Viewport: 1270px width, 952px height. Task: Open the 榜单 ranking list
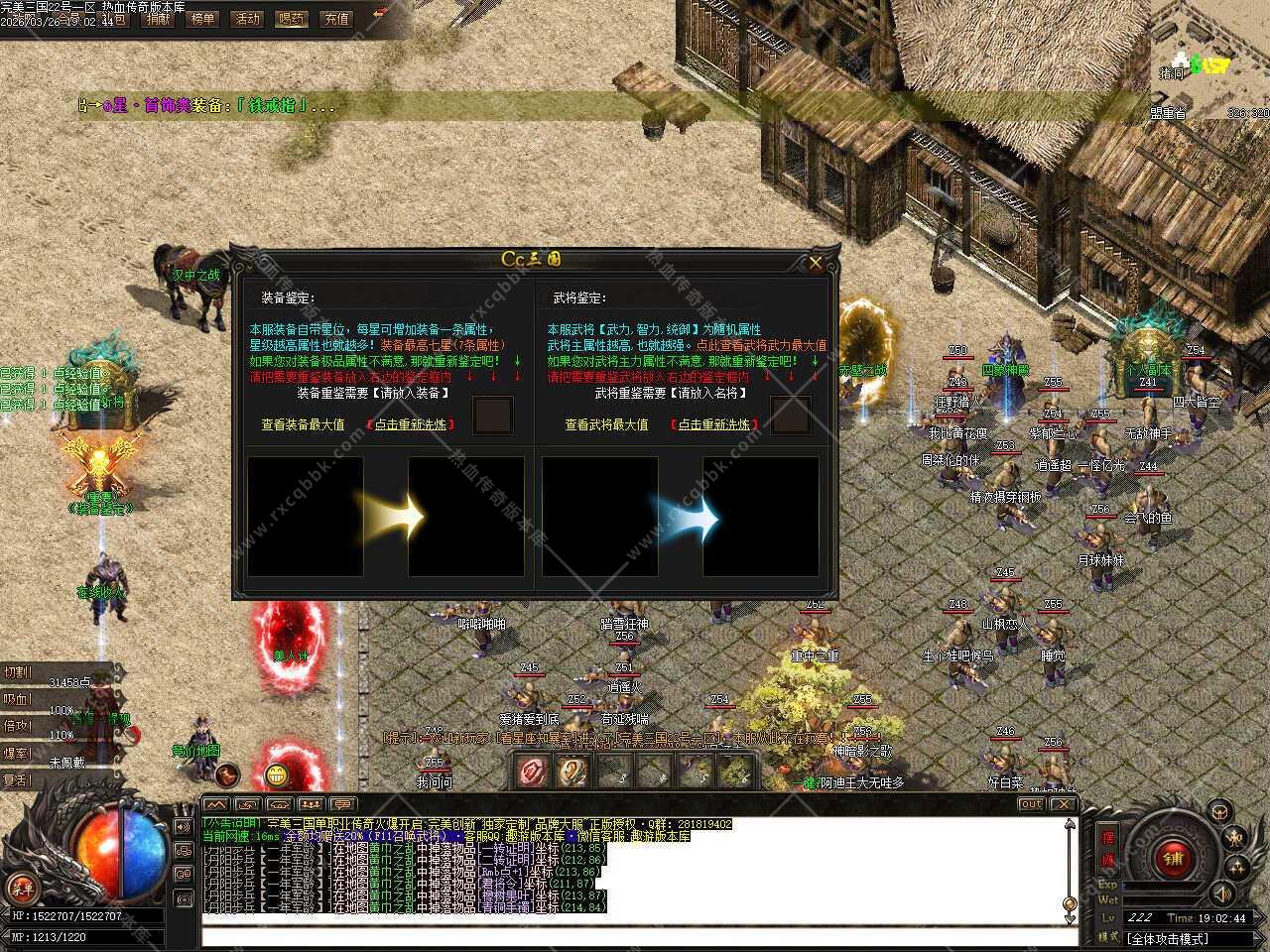pos(201,19)
